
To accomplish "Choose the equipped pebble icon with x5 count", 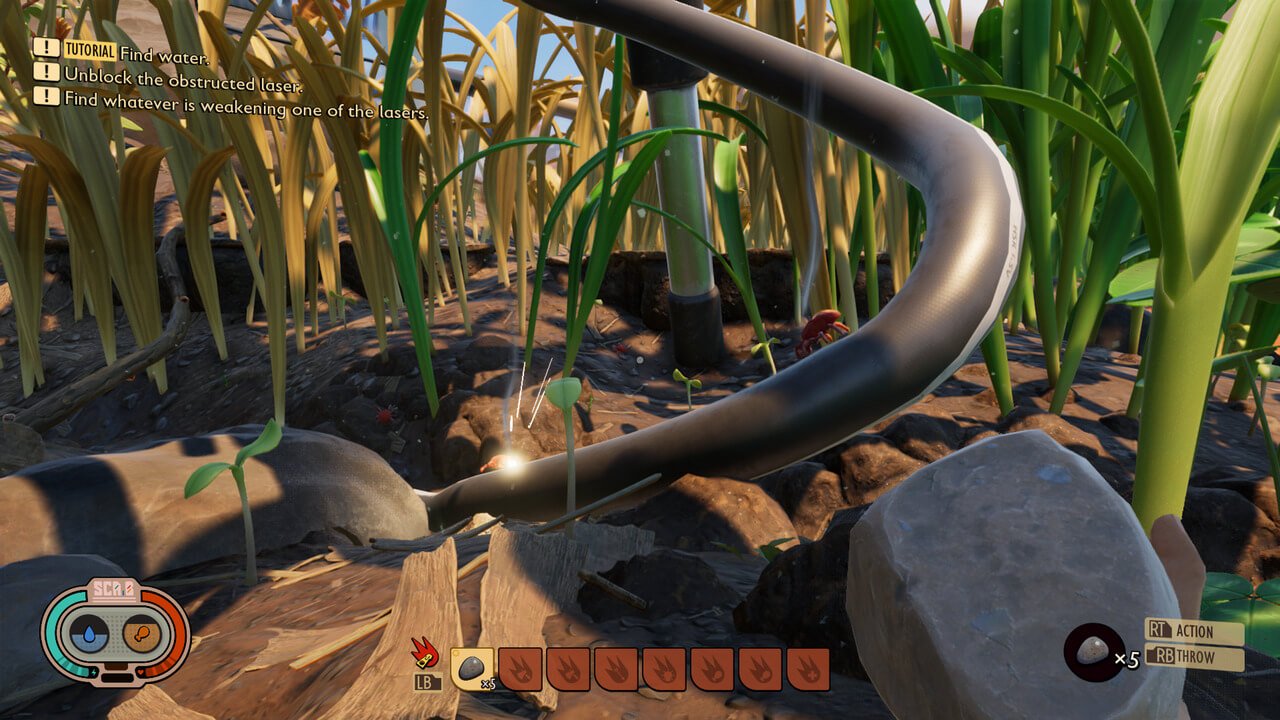I will pyautogui.click(x=1092, y=650).
